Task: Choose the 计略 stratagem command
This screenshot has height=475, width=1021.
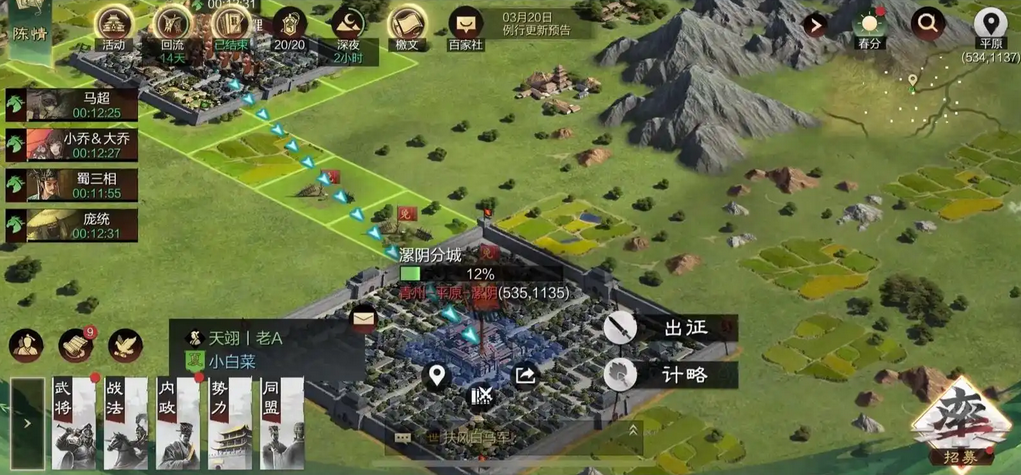Action: 665,374
